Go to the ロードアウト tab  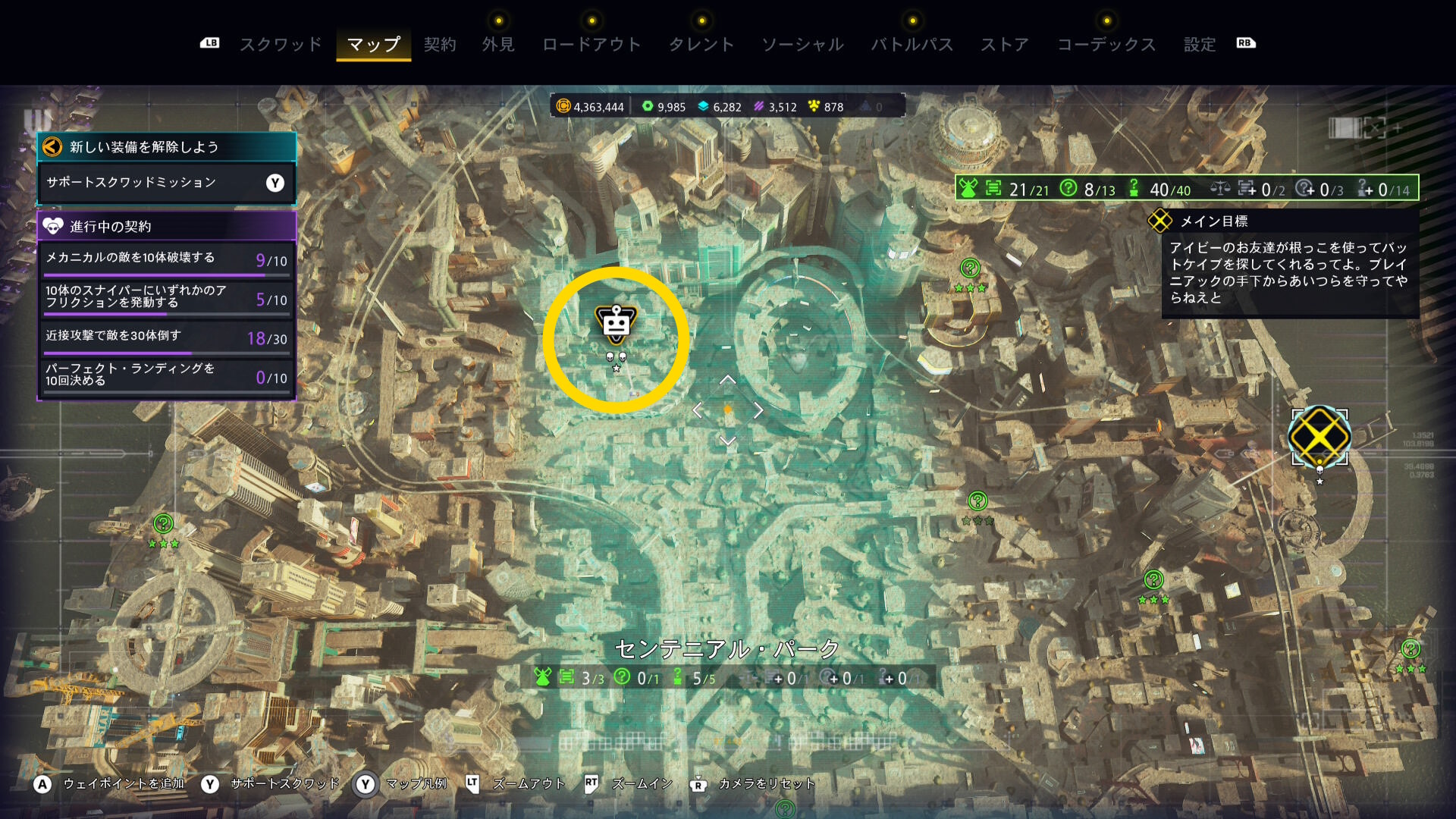click(591, 45)
